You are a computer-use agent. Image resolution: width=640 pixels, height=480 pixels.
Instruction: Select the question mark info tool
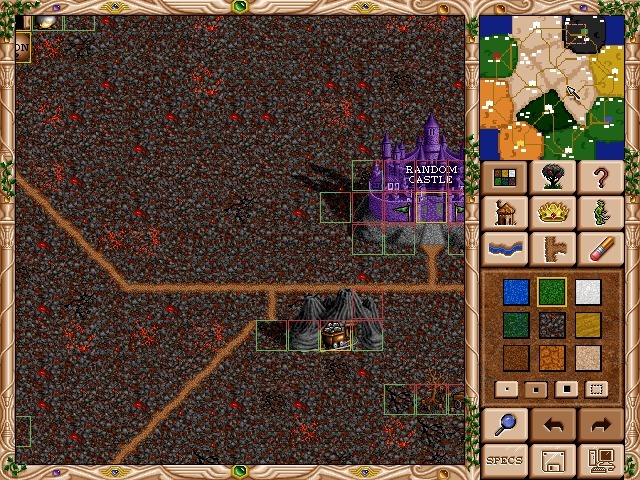click(600, 179)
